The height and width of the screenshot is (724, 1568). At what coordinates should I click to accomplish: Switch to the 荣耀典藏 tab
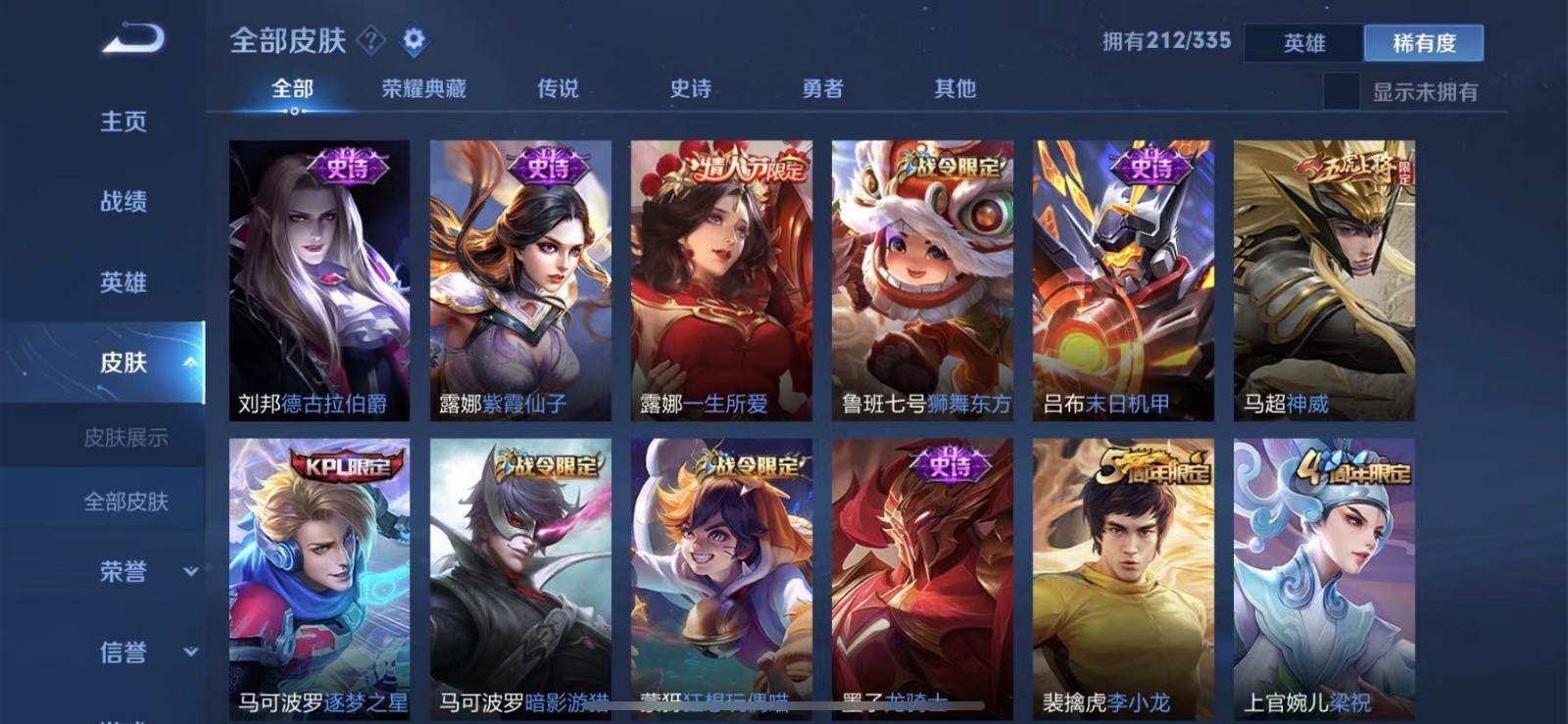pos(422,88)
